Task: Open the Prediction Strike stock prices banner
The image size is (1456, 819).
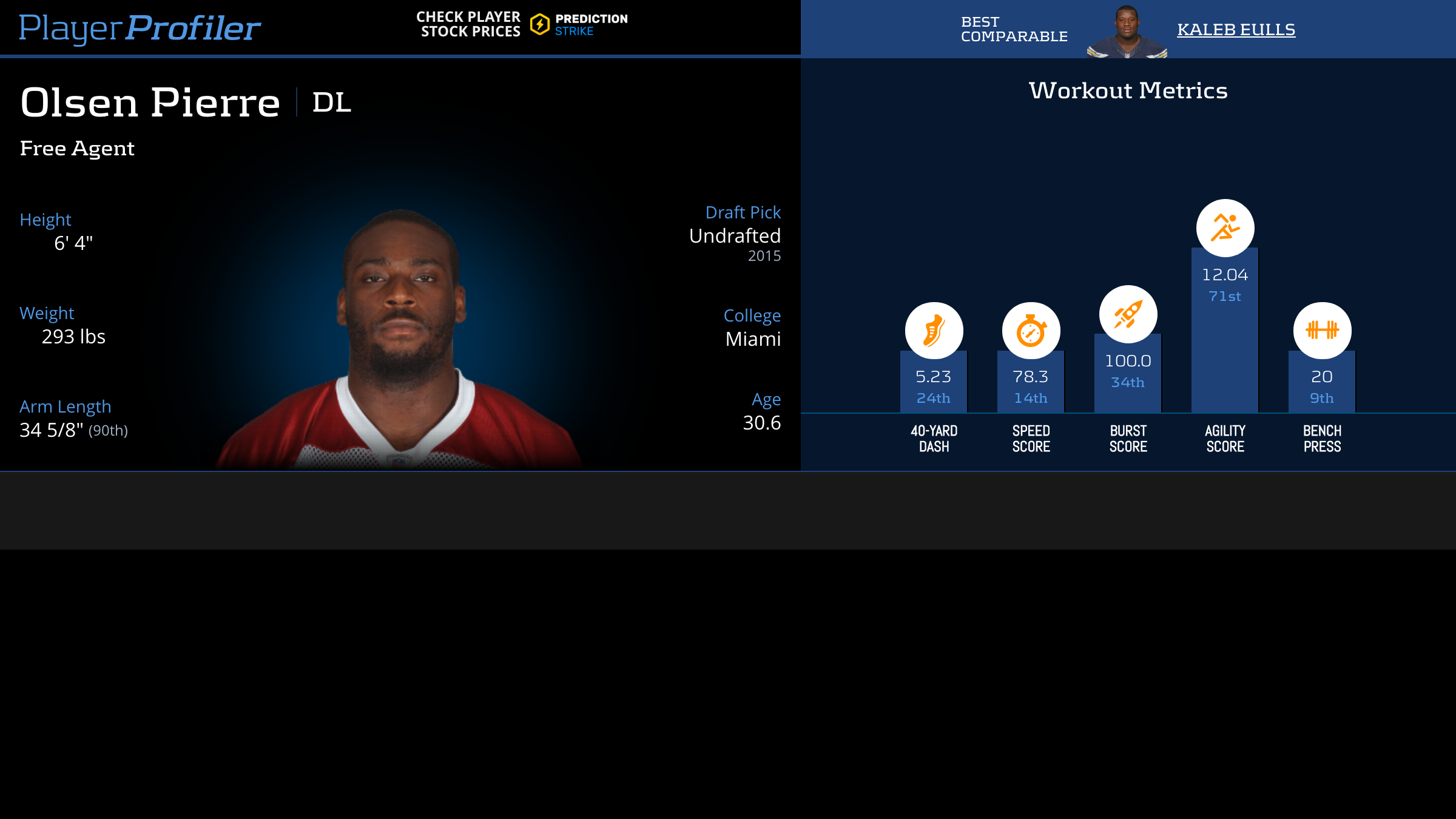Action: [x=522, y=24]
